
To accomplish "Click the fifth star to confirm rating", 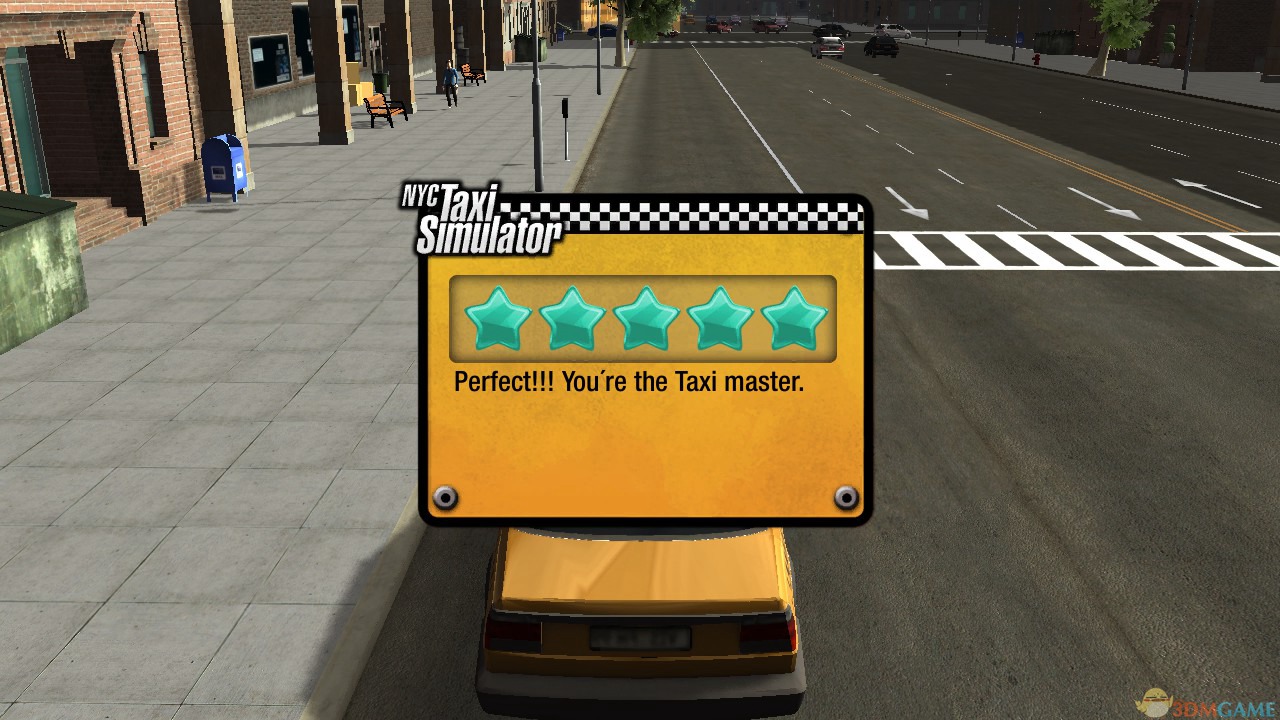I will point(795,318).
